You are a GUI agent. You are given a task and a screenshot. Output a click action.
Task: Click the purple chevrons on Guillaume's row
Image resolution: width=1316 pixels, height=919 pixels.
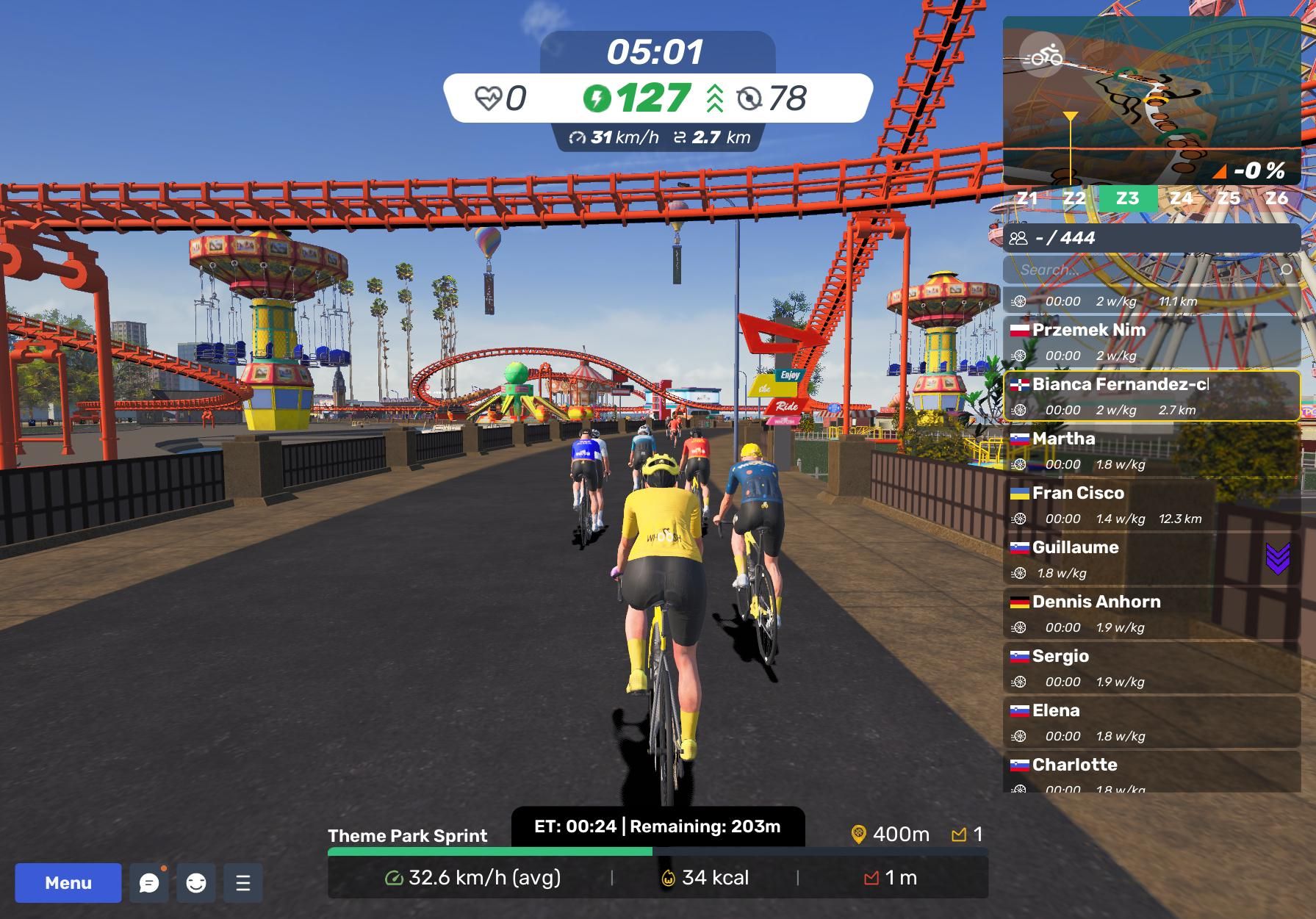pos(1278,559)
